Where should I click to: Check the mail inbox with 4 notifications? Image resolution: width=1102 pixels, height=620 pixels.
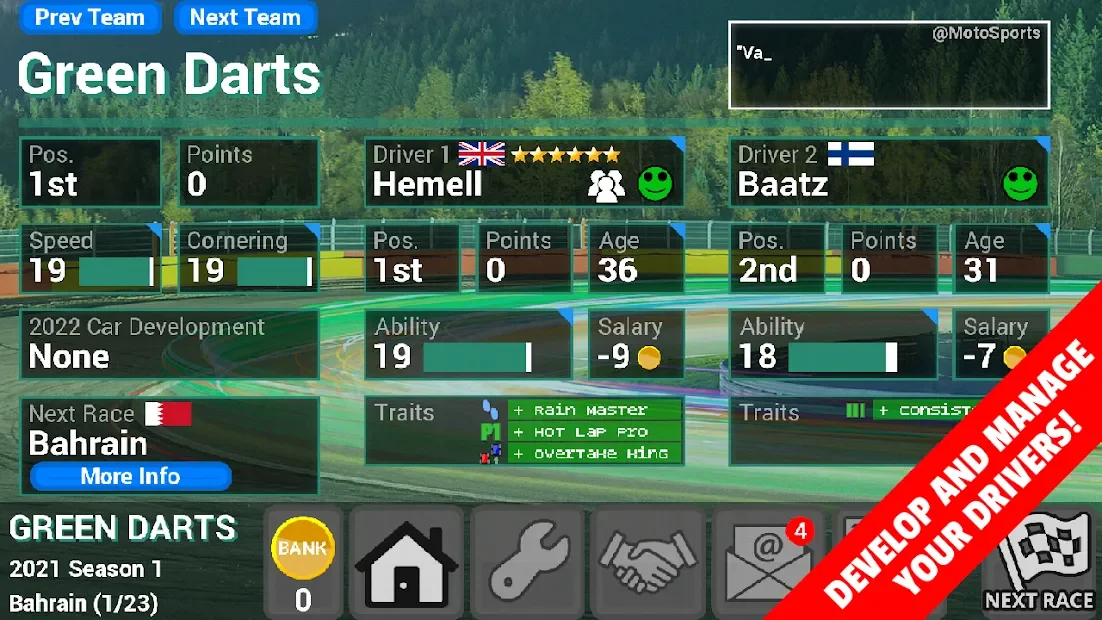tap(766, 564)
